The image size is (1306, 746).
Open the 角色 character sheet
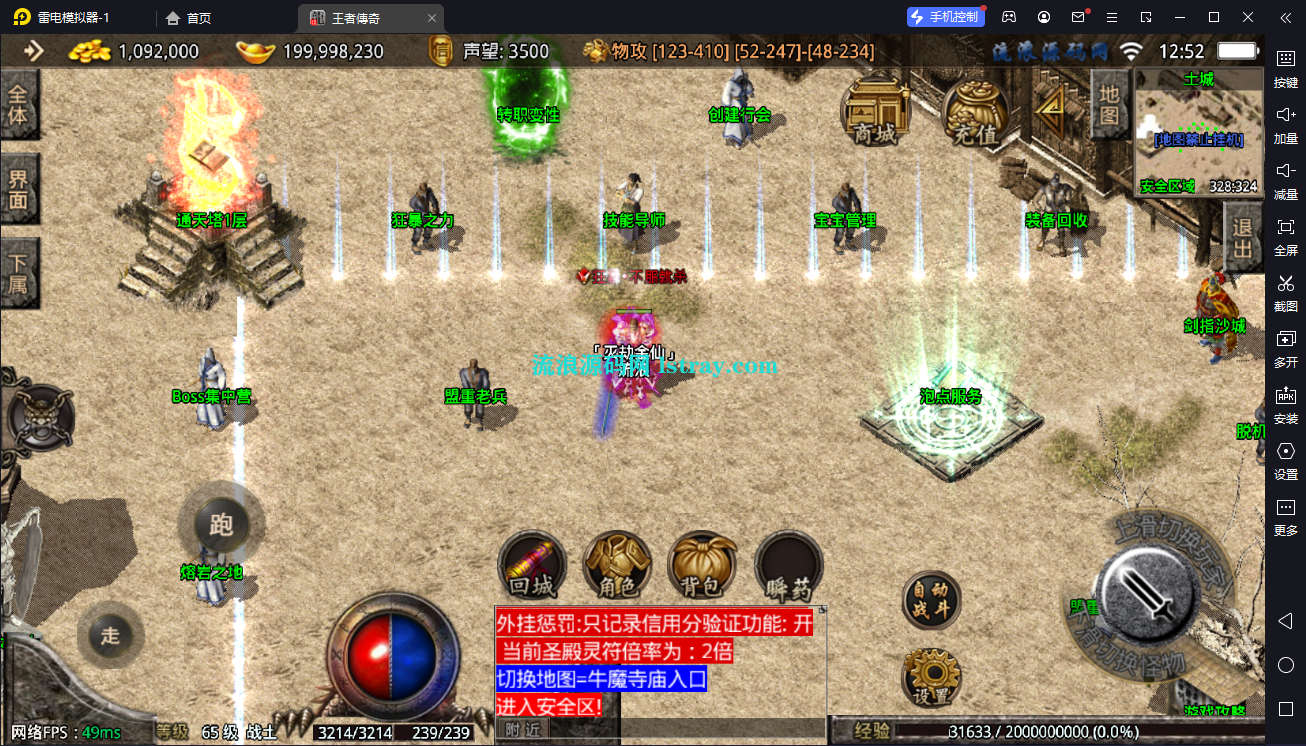tap(617, 565)
